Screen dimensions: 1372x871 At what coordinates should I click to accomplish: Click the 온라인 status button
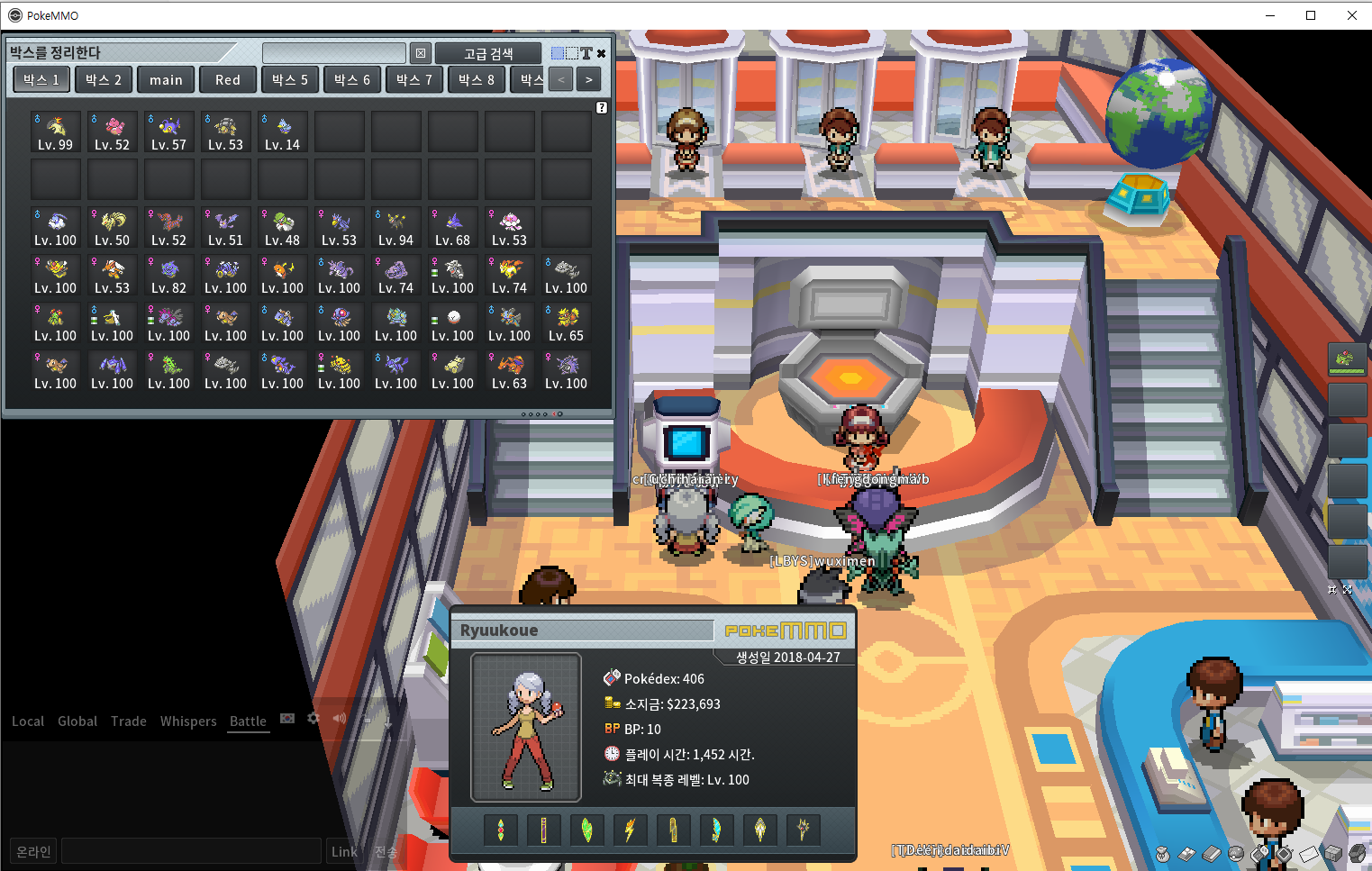pyautogui.click(x=34, y=851)
